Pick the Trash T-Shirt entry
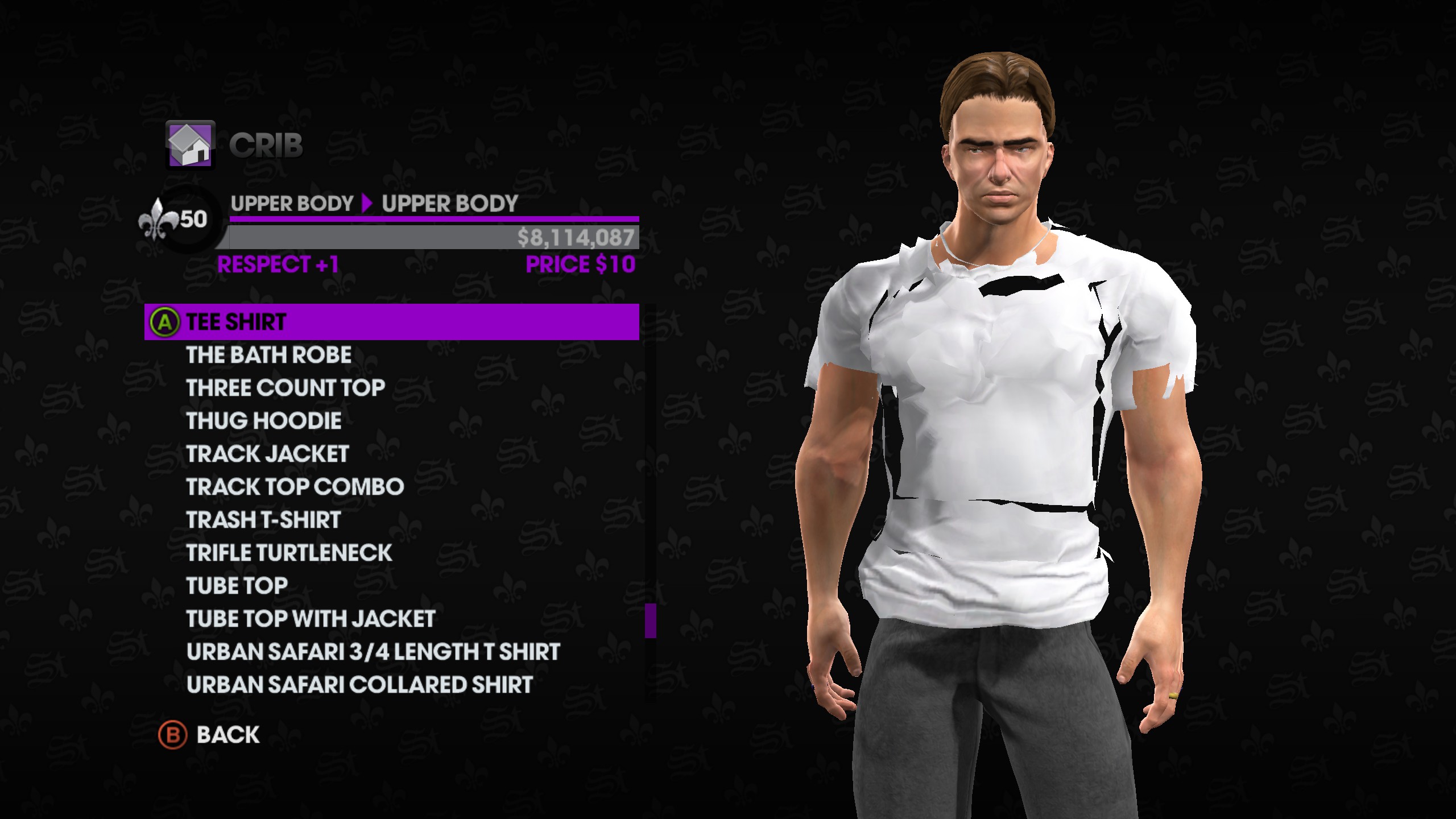The width and height of the screenshot is (1456, 819). click(x=263, y=520)
